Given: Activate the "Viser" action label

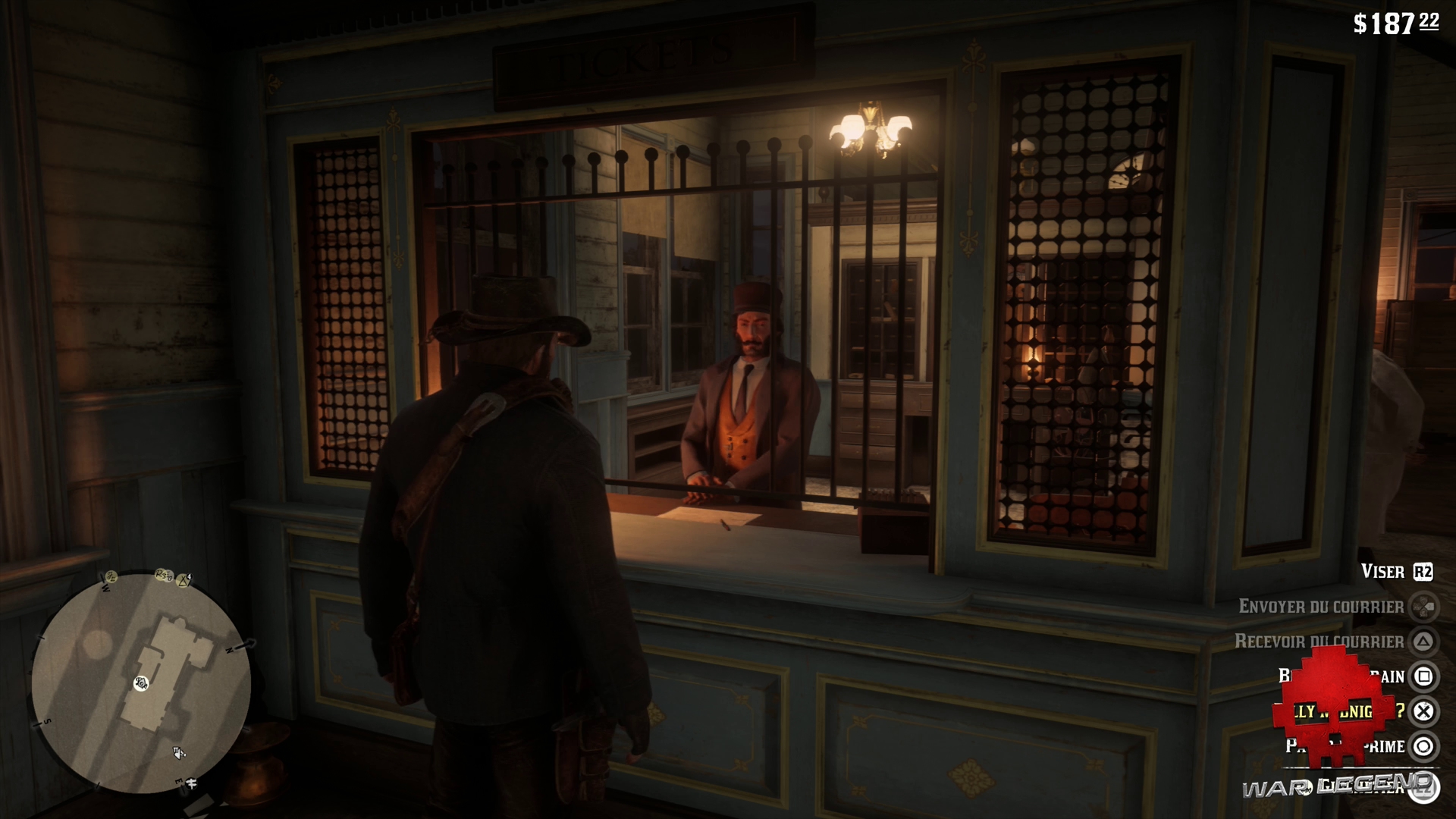Looking at the screenshot, I should pyautogui.click(x=1382, y=571).
